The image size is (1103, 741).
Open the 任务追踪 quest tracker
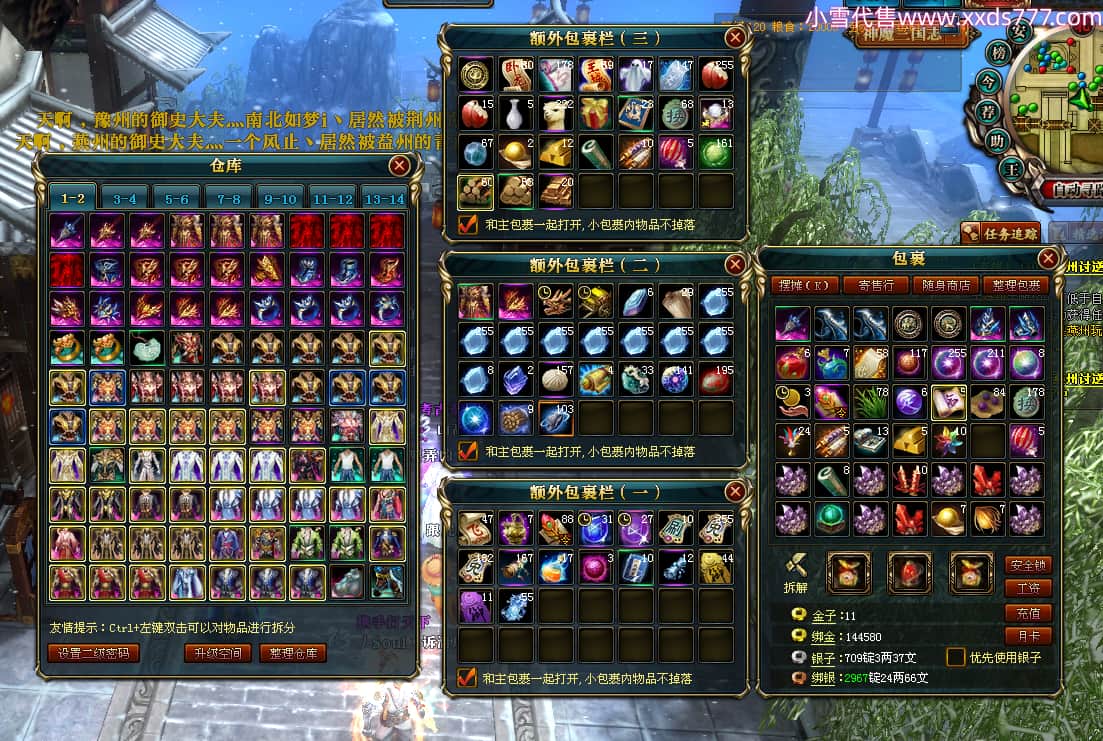pos(1000,233)
